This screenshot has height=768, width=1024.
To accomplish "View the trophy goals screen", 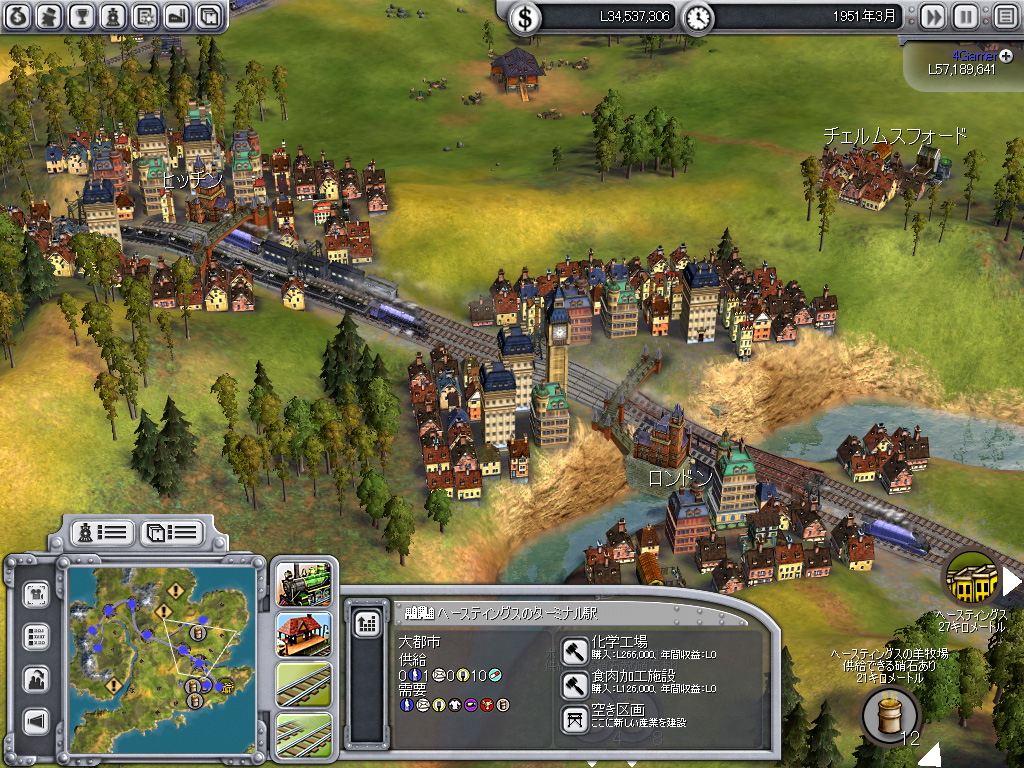I will tap(82, 15).
